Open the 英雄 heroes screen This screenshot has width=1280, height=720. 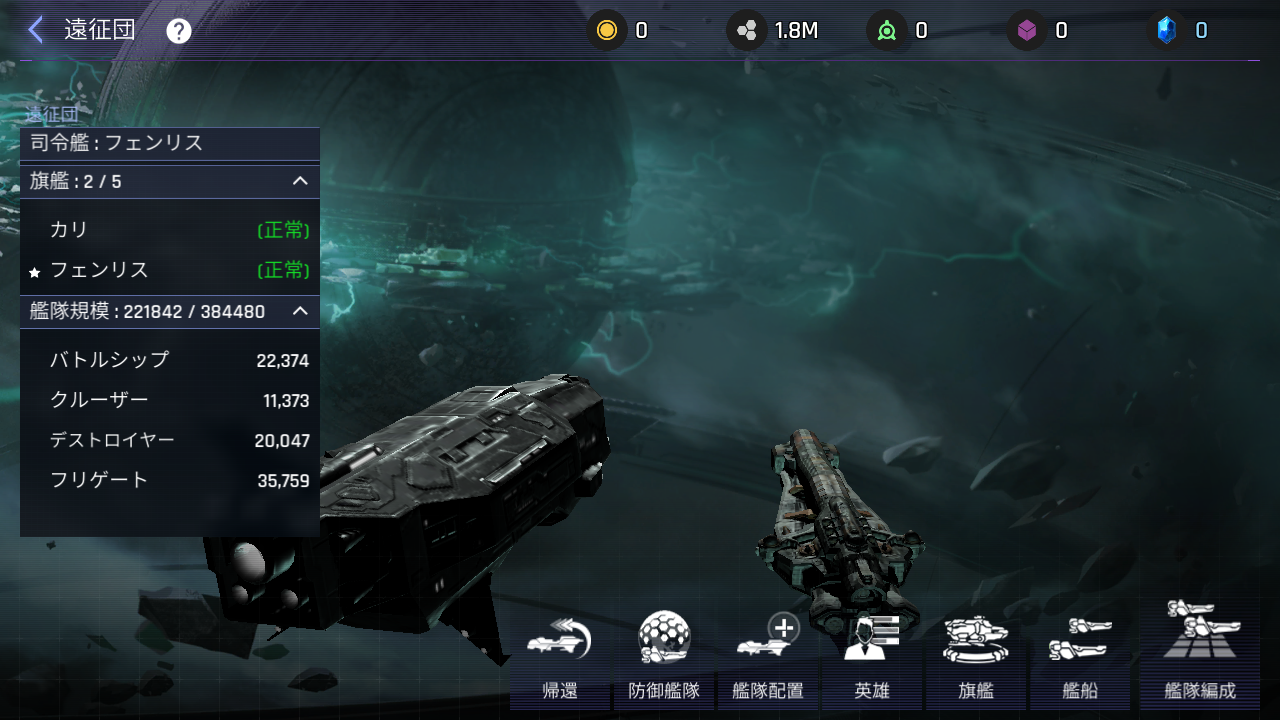point(872,656)
